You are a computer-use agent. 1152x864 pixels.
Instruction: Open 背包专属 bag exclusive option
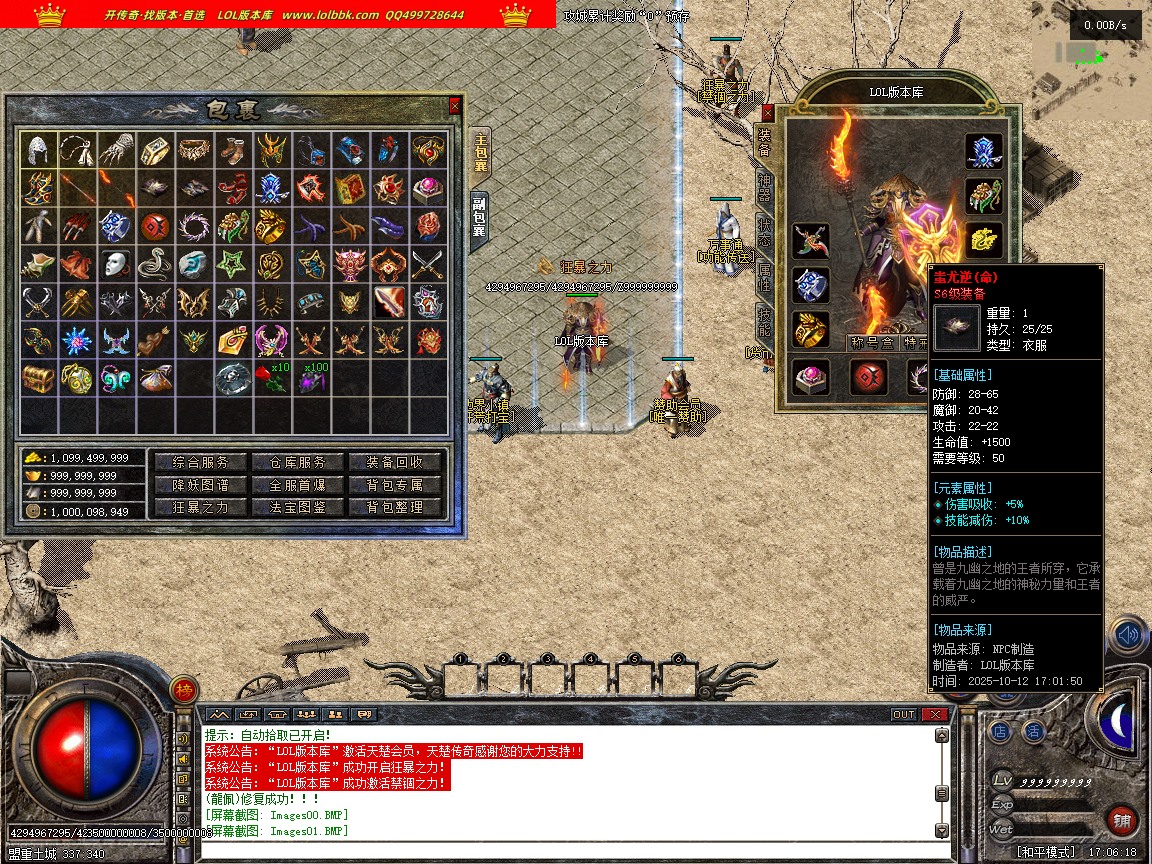pyautogui.click(x=395, y=485)
